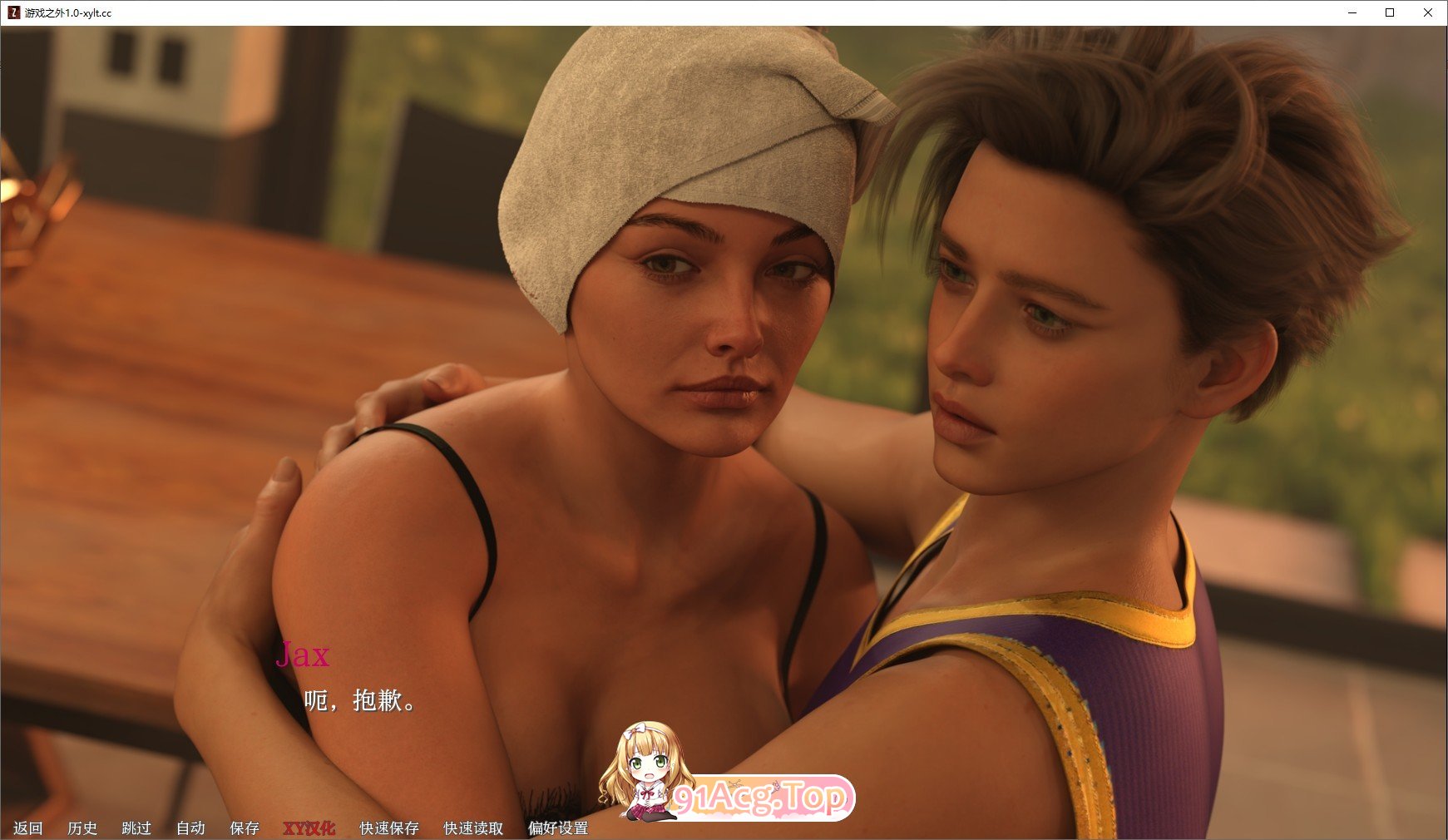Maximize the game window

pyautogui.click(x=1389, y=13)
